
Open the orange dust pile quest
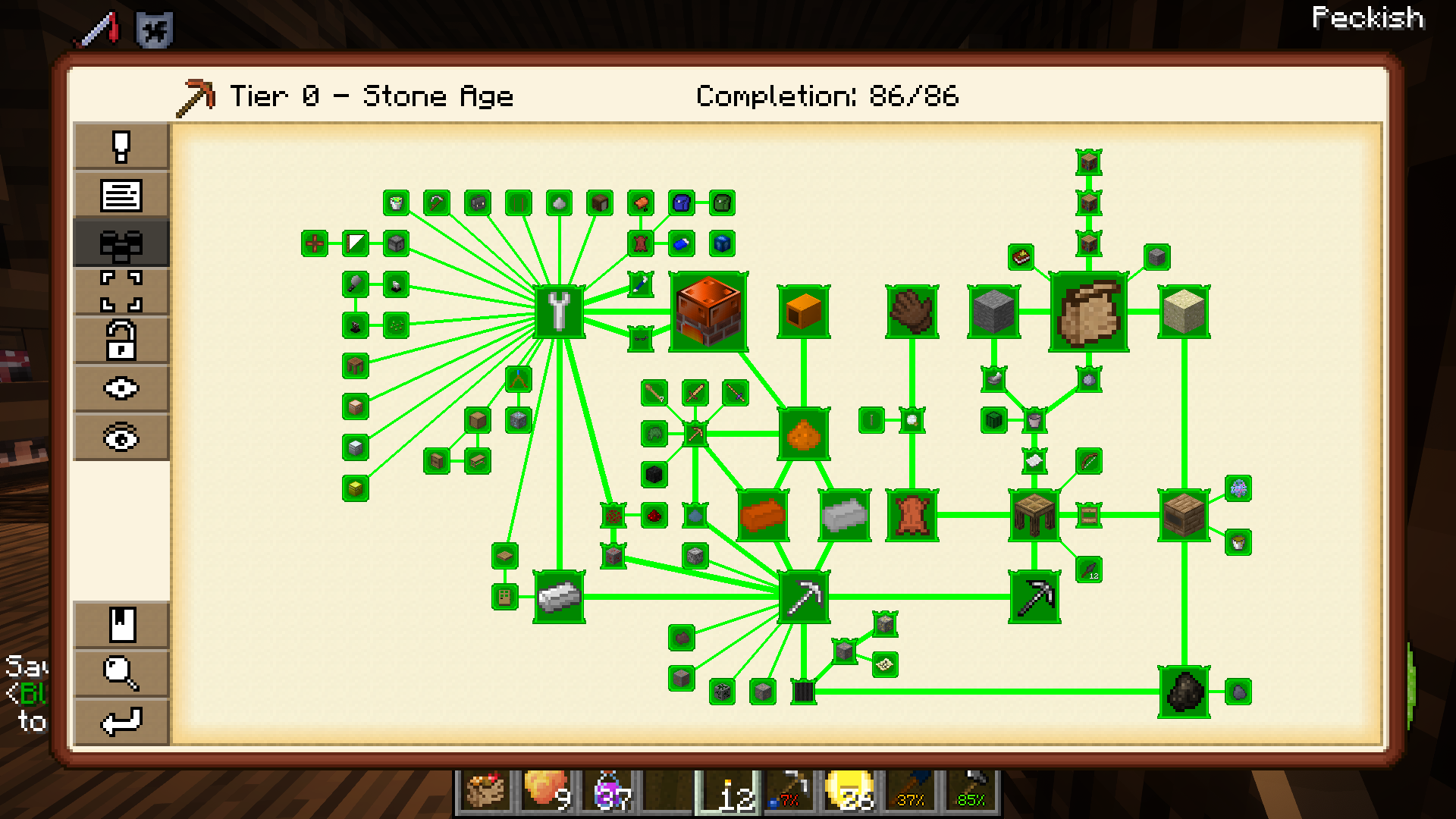803,435
